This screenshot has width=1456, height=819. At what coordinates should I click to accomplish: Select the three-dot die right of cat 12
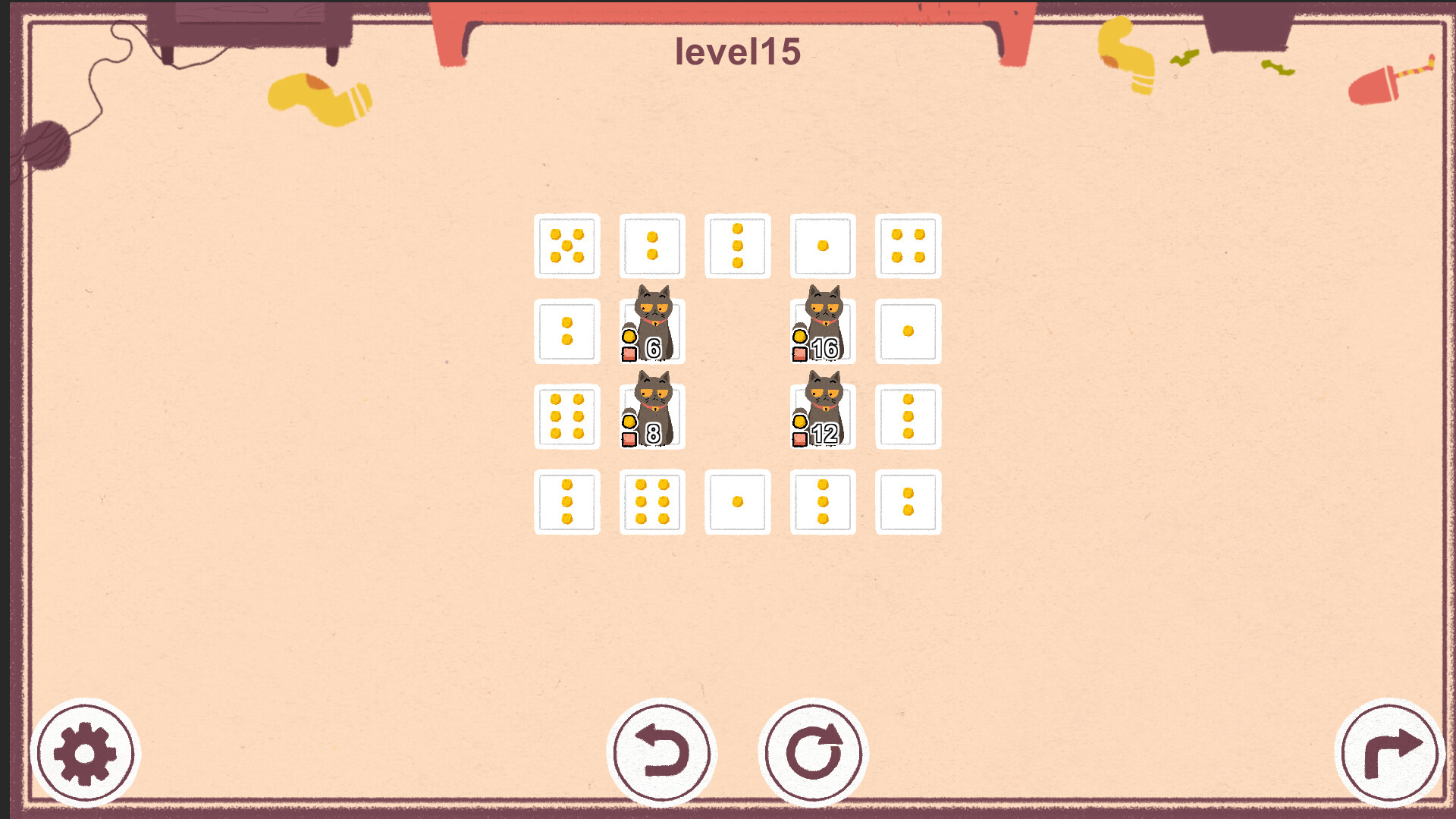tap(908, 416)
